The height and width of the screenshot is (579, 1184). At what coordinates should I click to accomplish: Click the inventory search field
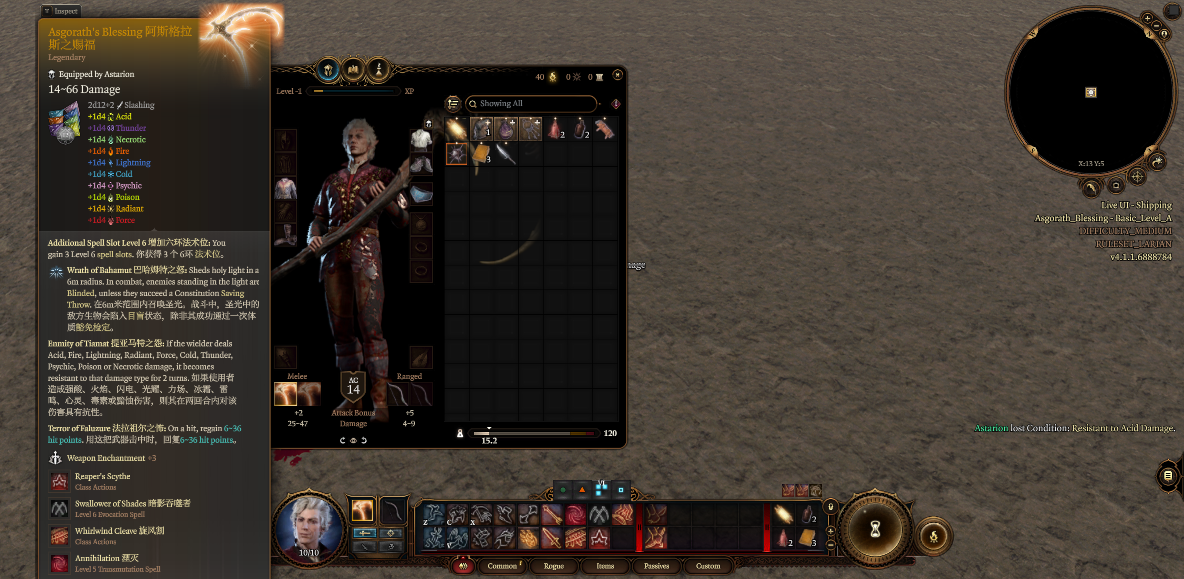pyautogui.click(x=530, y=103)
